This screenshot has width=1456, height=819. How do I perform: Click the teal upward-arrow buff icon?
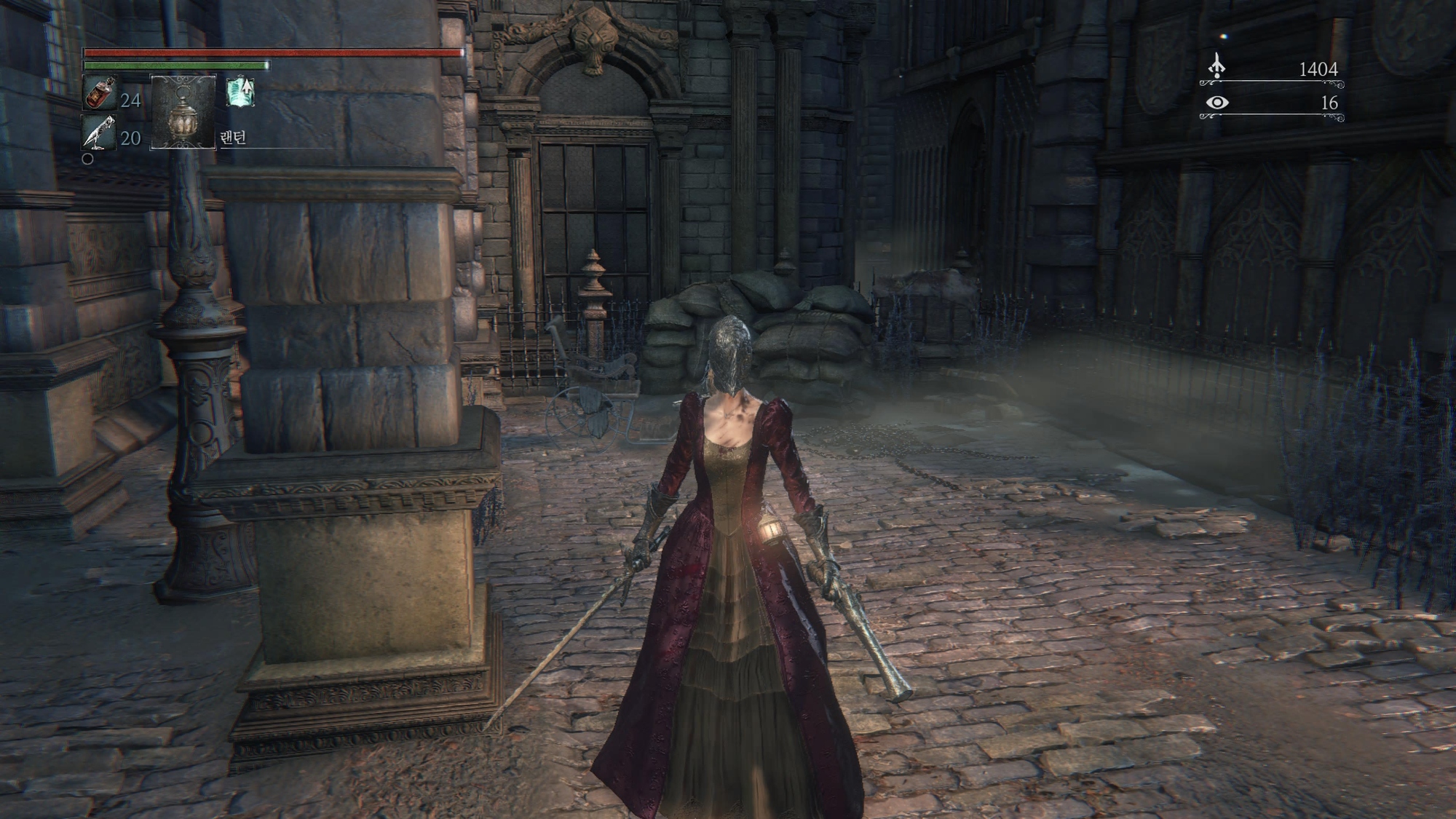240,92
